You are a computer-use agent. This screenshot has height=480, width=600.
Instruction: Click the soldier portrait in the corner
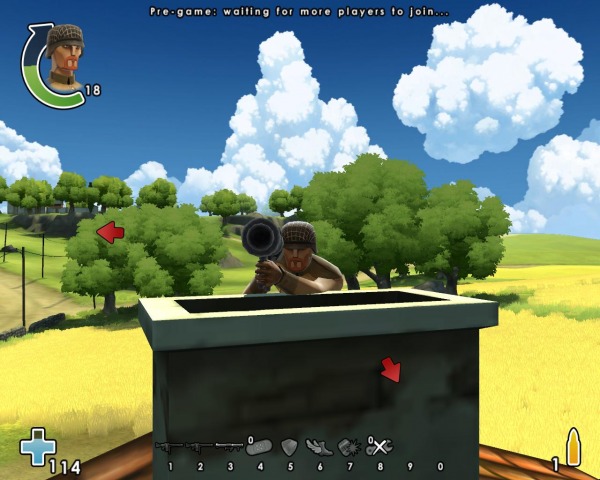tap(64, 57)
